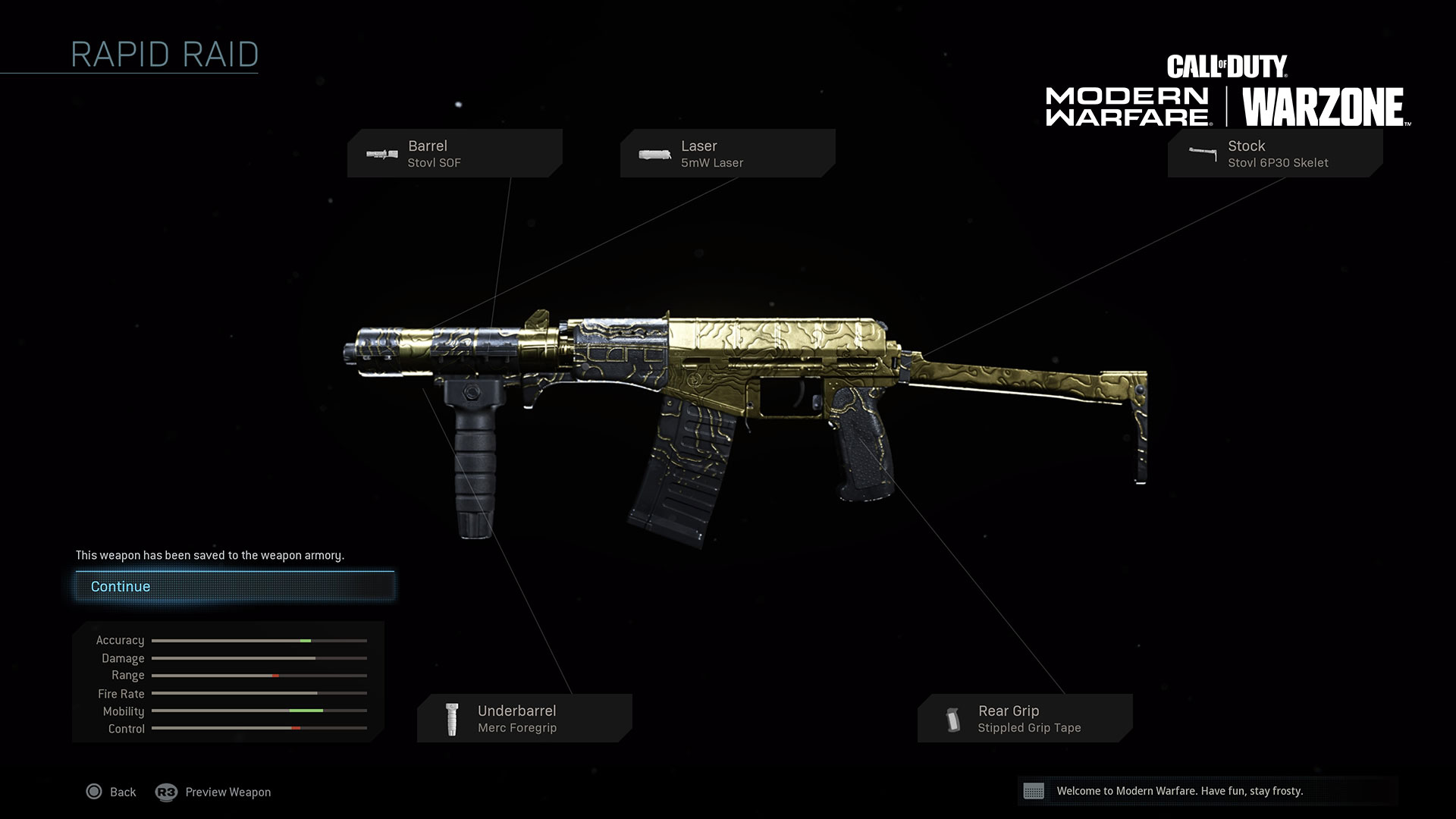Screen dimensions: 1456x819
Task: Toggle the Stovl 6P30 Skelet stock card
Action: tap(1274, 152)
